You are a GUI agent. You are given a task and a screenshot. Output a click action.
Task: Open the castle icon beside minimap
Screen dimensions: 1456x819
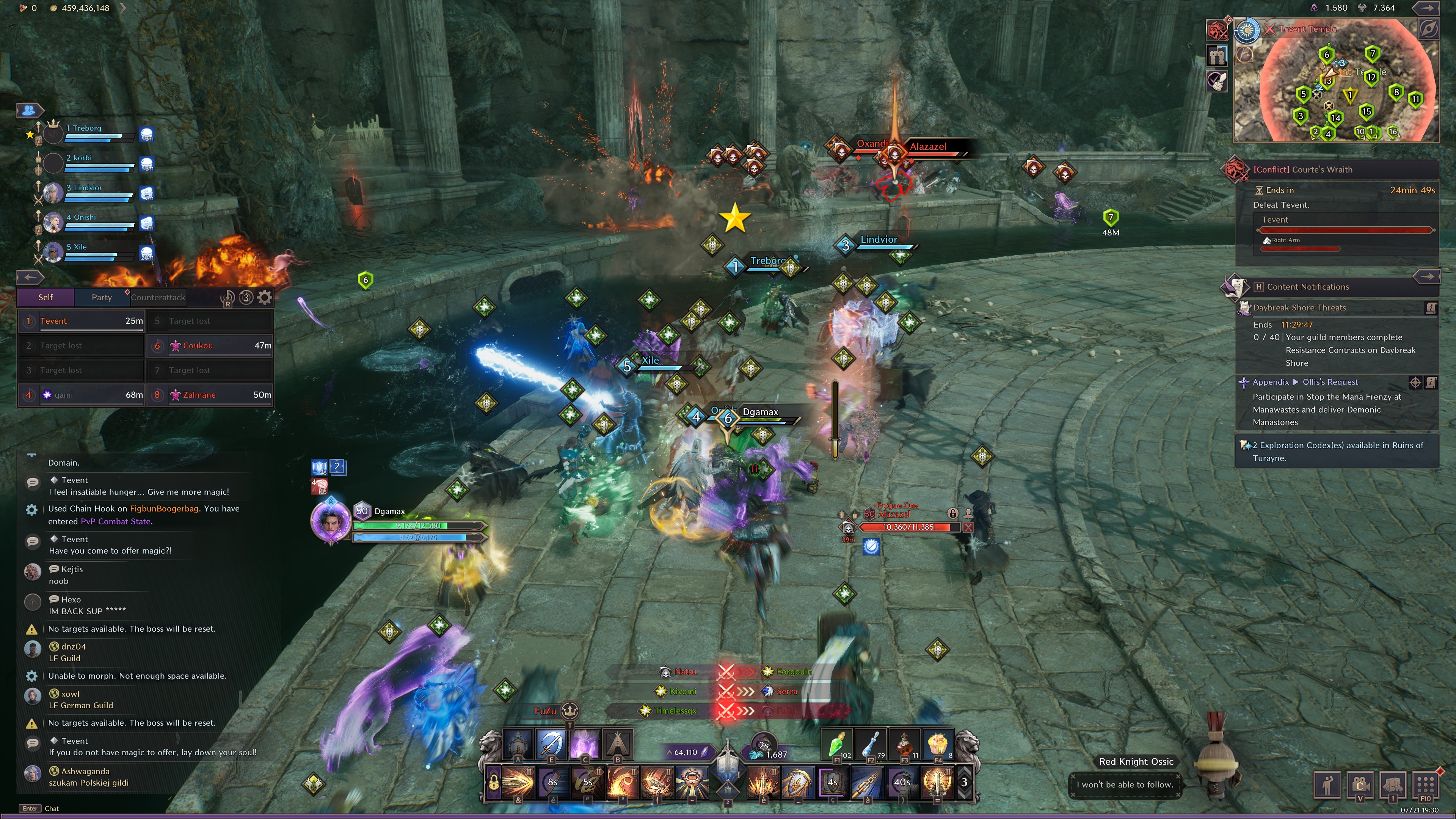[x=1217, y=55]
